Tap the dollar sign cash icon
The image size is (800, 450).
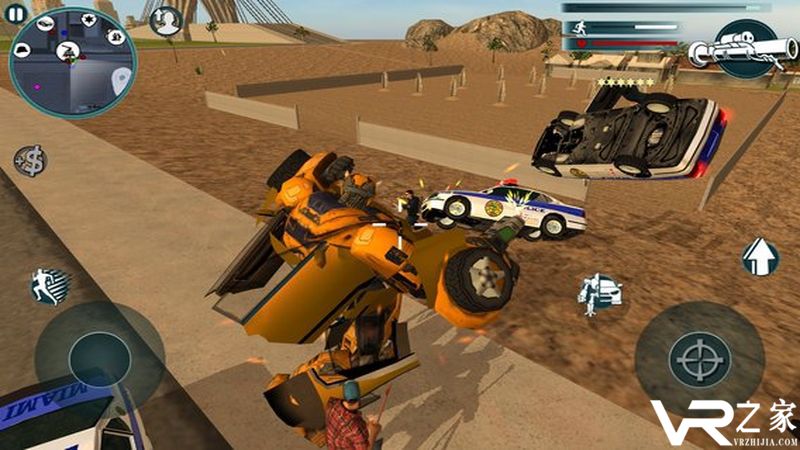[30, 160]
